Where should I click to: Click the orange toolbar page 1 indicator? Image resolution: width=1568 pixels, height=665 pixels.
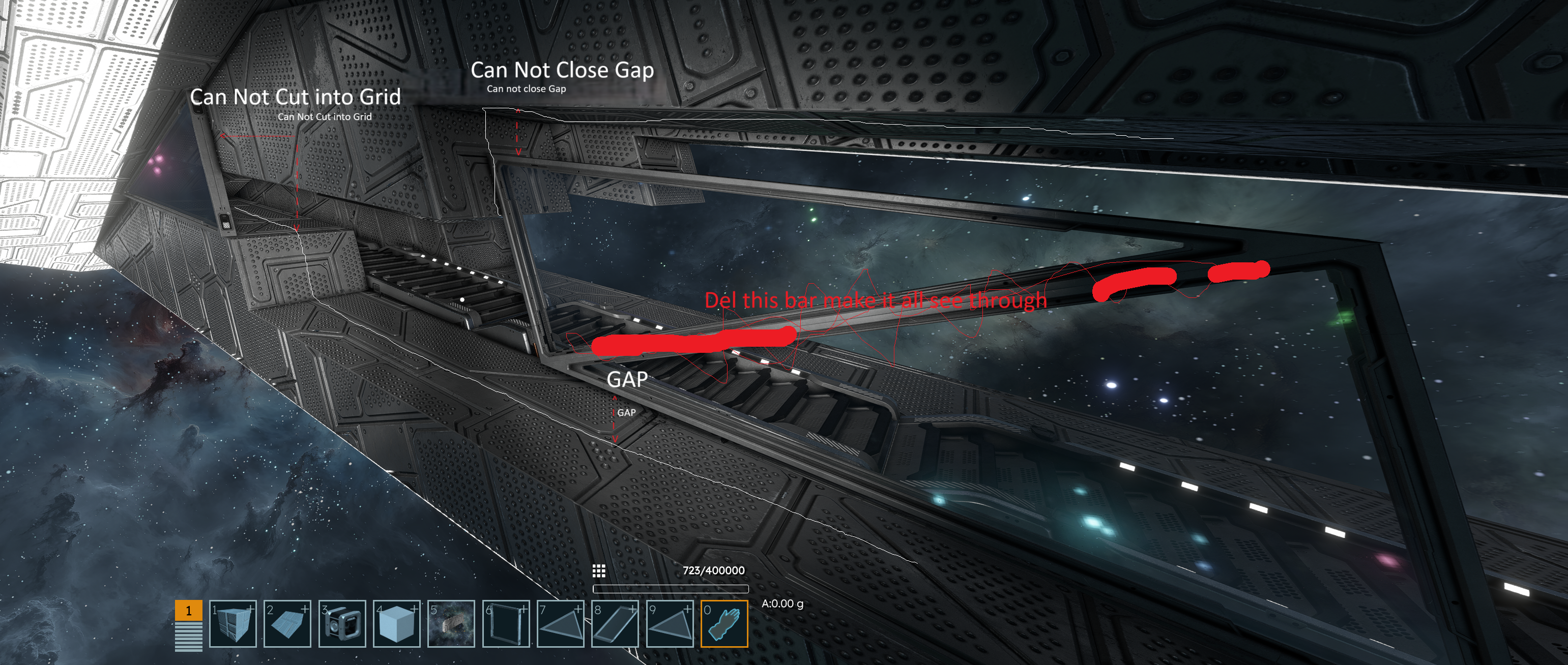189,610
